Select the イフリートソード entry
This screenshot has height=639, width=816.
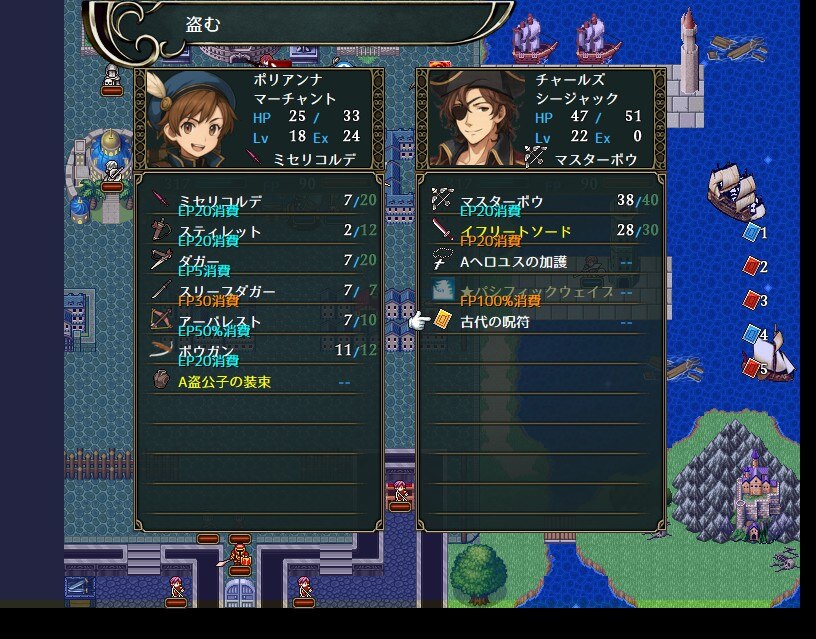pos(540,232)
